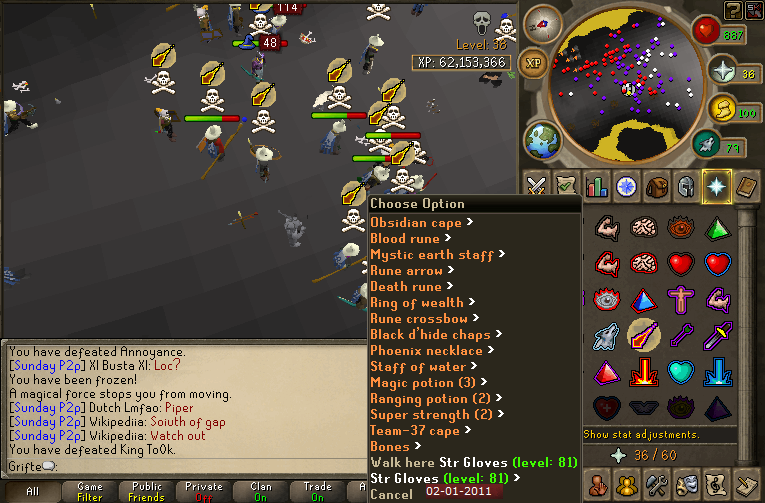765x503 pixels.
Task: Click the compass beside the minimap
Action: coord(542,23)
